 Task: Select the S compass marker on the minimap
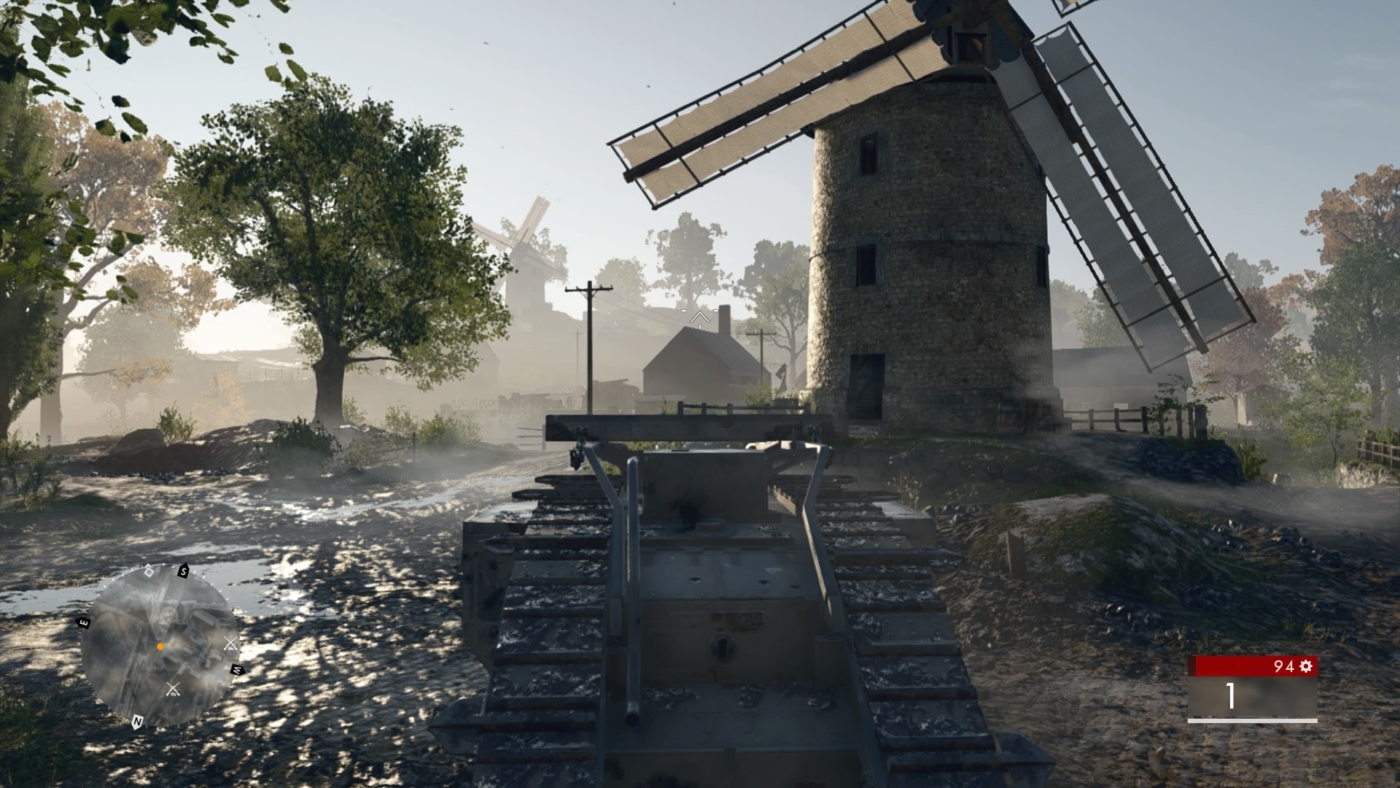pos(184,571)
